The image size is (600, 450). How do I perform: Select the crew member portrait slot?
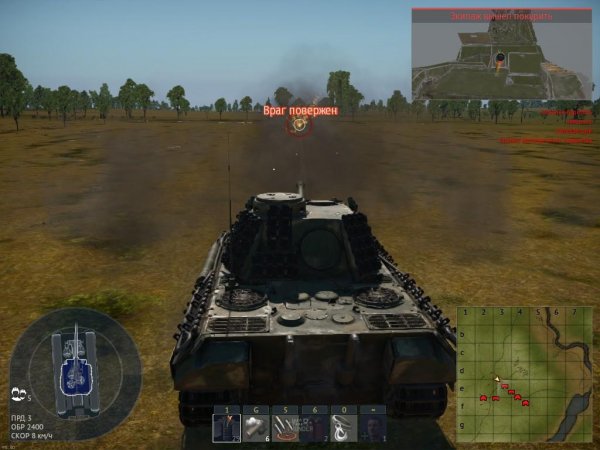pyautogui.click(x=373, y=428)
